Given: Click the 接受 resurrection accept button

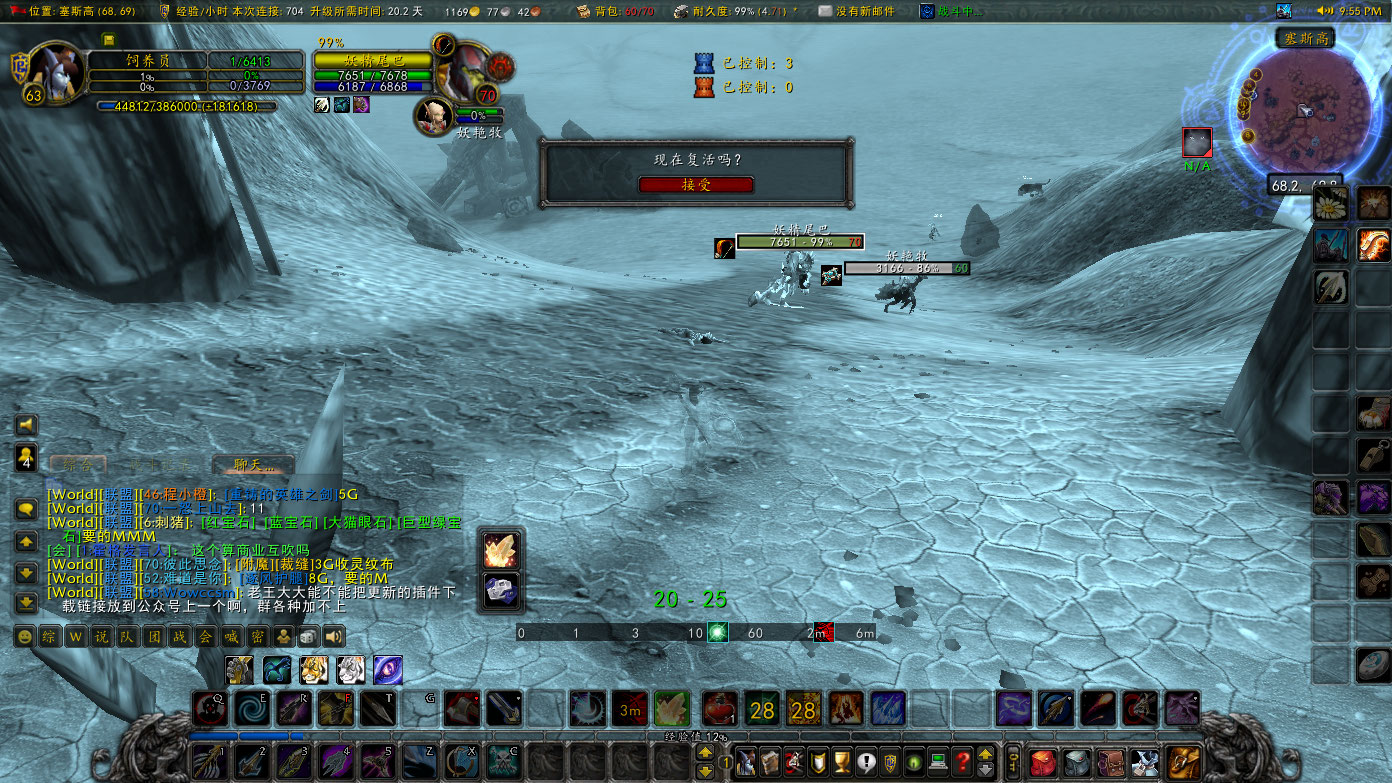Looking at the screenshot, I should [x=697, y=185].
